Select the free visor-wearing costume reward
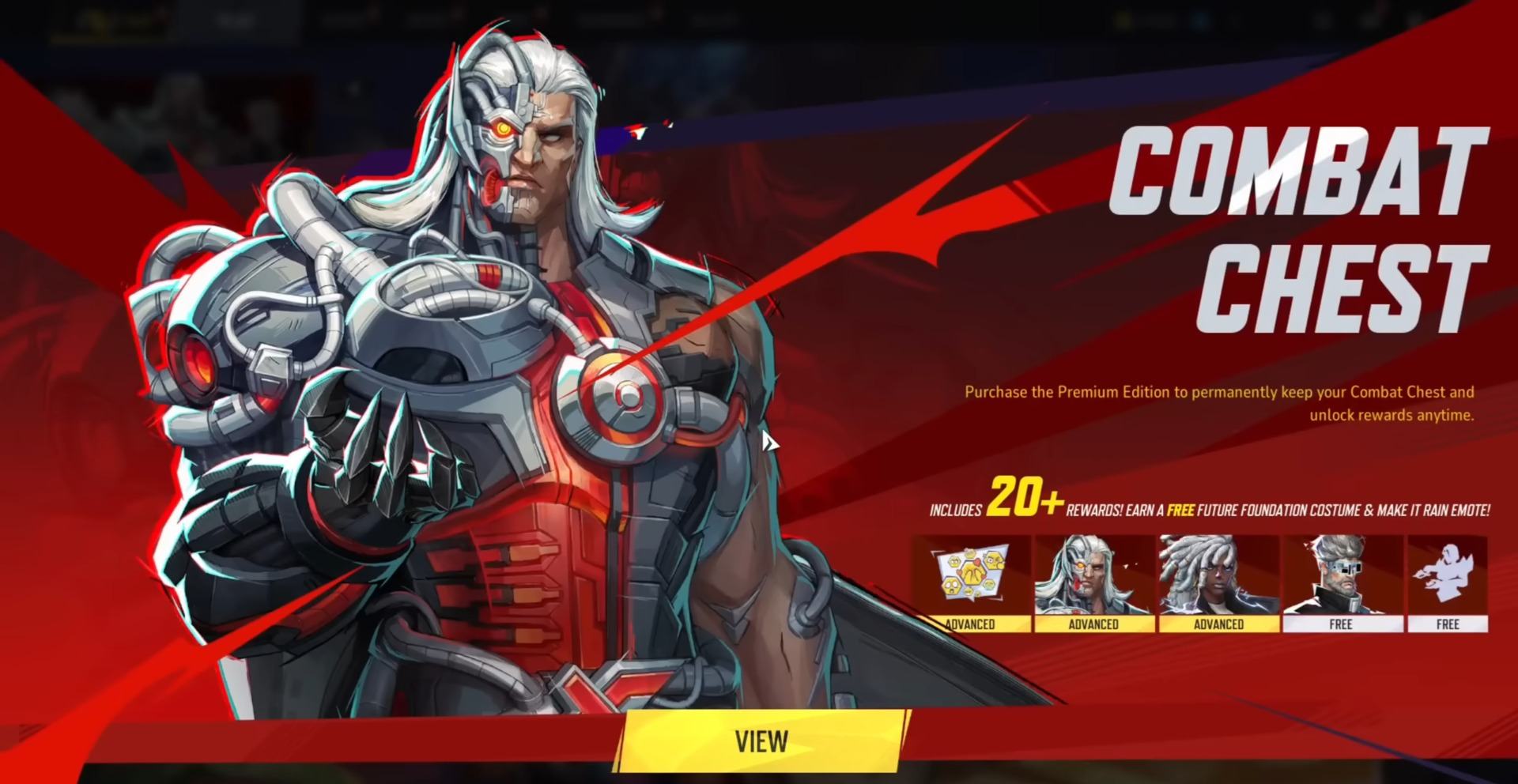This screenshot has width=1518, height=784. [1342, 582]
